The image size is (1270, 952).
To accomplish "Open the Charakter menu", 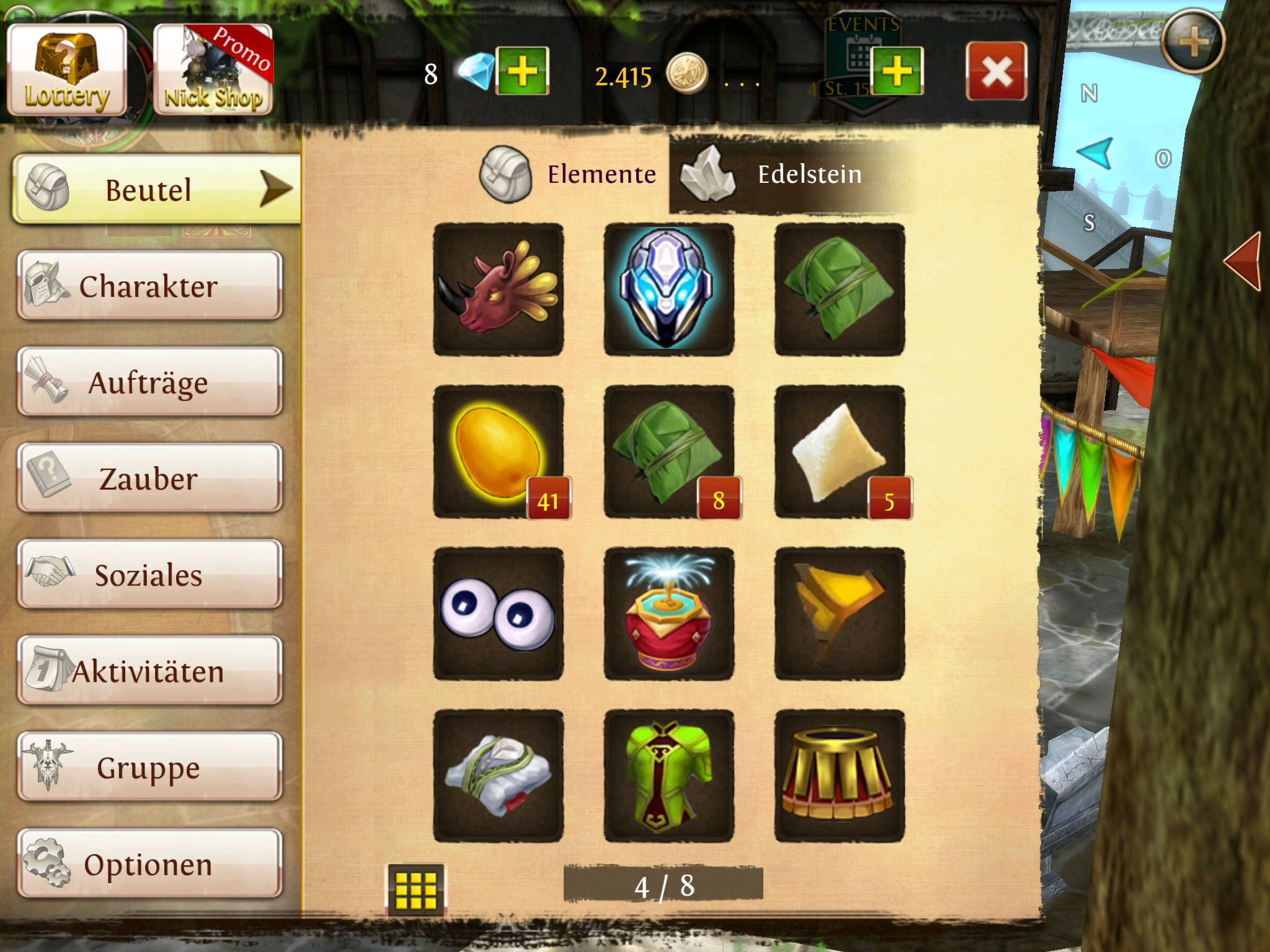I will pos(149,286).
